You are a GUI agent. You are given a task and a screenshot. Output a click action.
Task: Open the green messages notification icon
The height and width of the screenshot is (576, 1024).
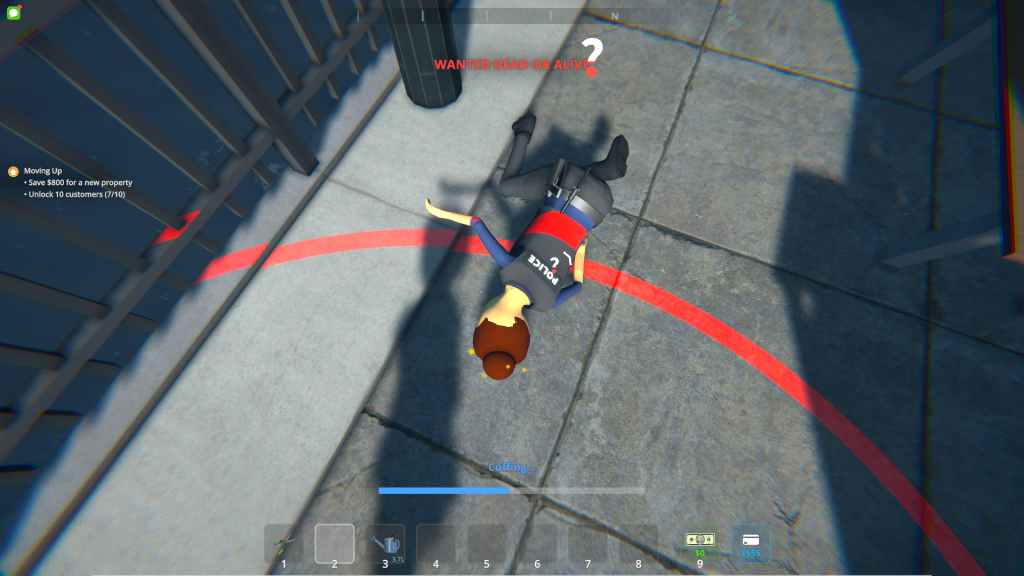click(12, 11)
